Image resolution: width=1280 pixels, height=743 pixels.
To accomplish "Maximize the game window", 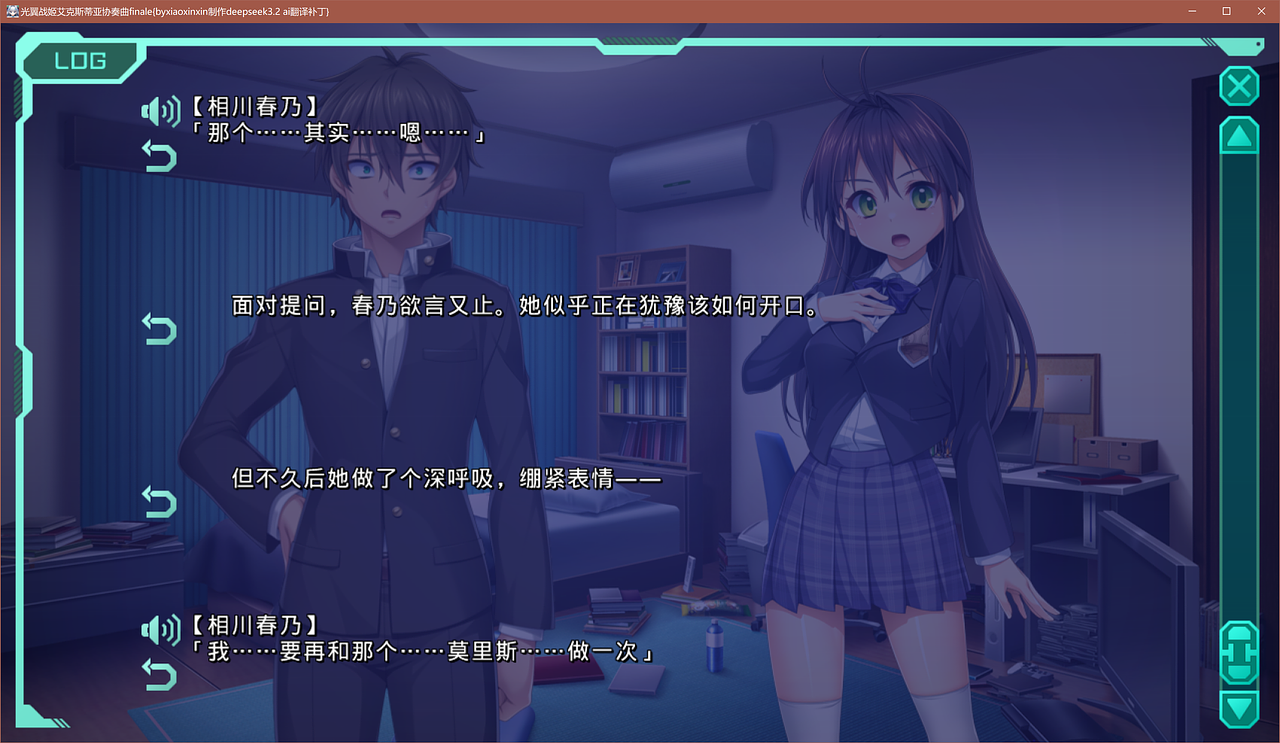I will pyautogui.click(x=1226, y=11).
